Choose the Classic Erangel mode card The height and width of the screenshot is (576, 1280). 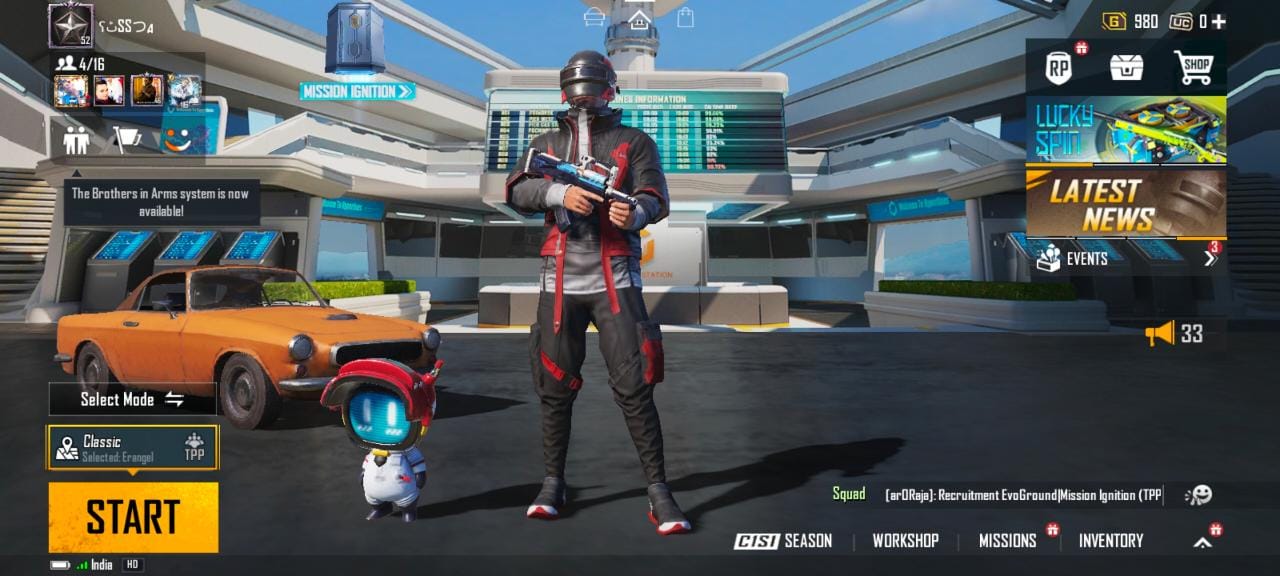pyautogui.click(x=132, y=448)
